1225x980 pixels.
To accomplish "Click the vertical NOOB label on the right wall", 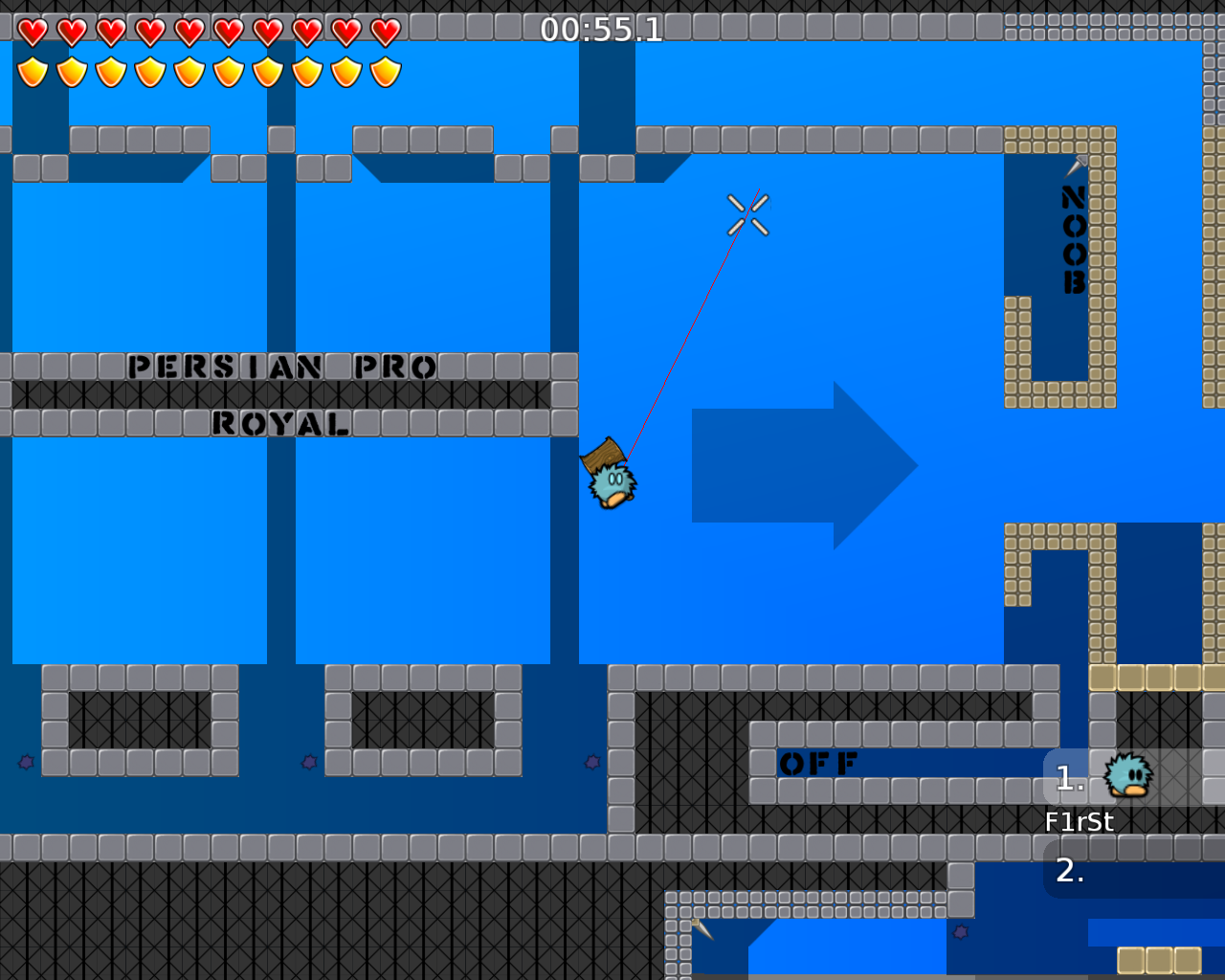I will [1072, 239].
